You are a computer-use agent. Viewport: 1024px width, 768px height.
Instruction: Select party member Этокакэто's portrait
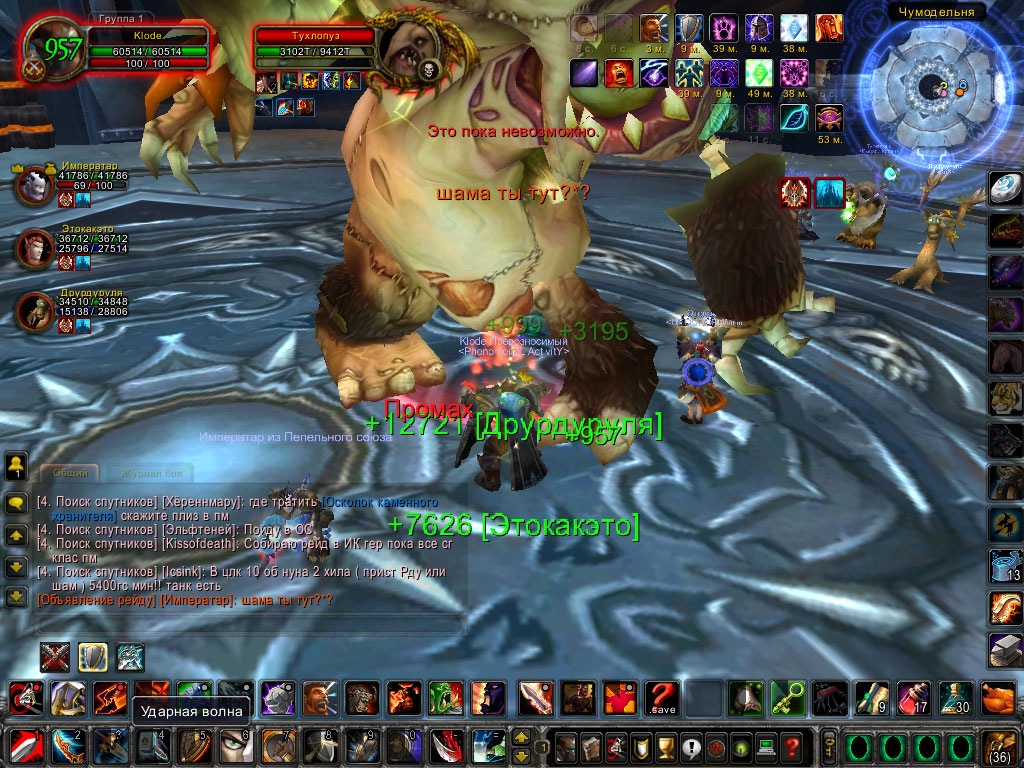34,249
